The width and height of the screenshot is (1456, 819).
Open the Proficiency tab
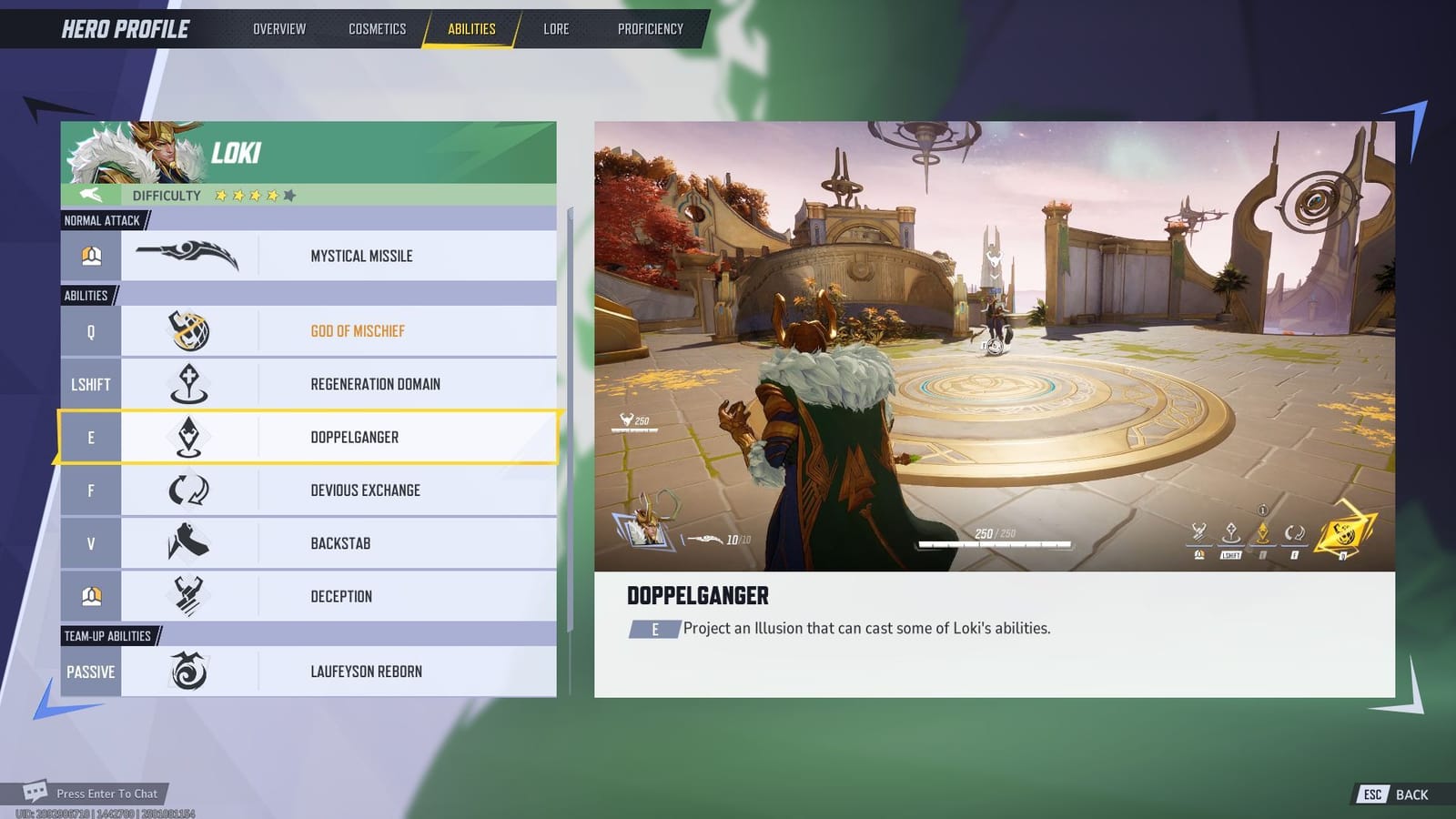[649, 28]
